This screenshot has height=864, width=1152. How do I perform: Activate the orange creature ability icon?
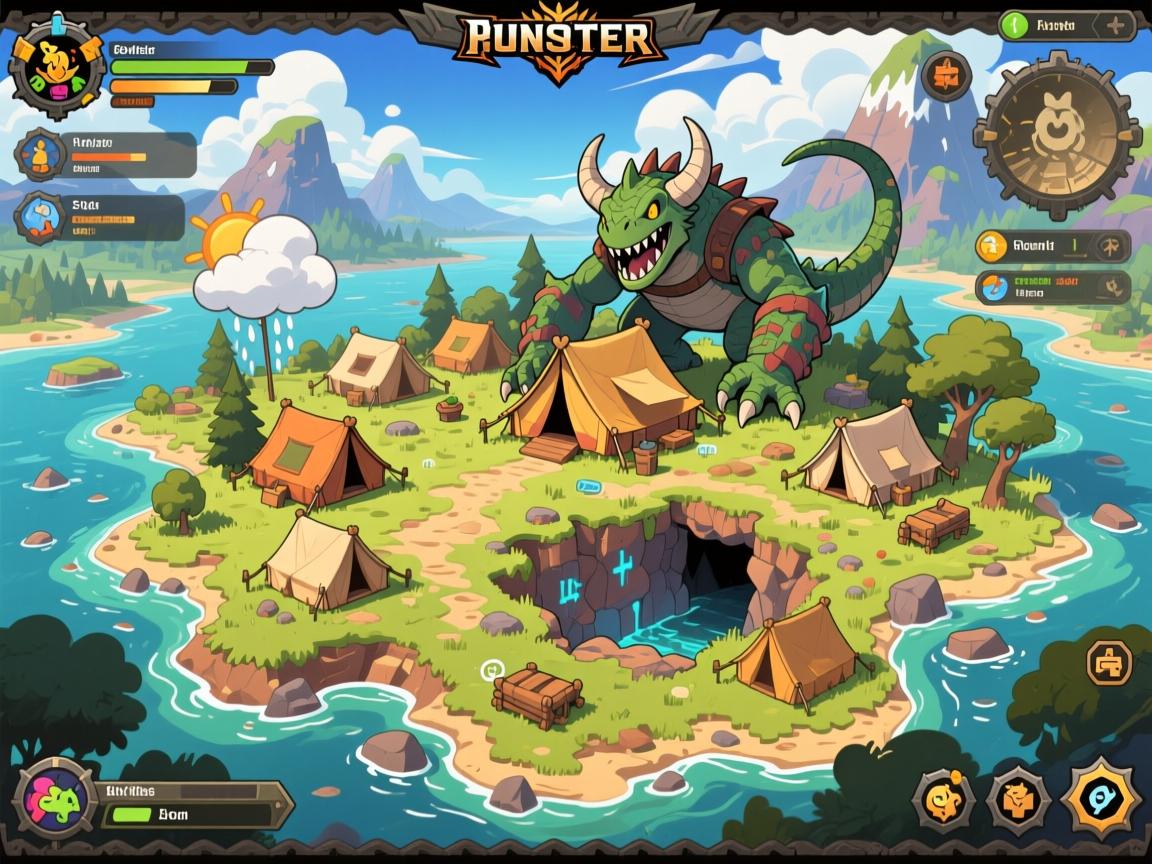tap(1018, 799)
